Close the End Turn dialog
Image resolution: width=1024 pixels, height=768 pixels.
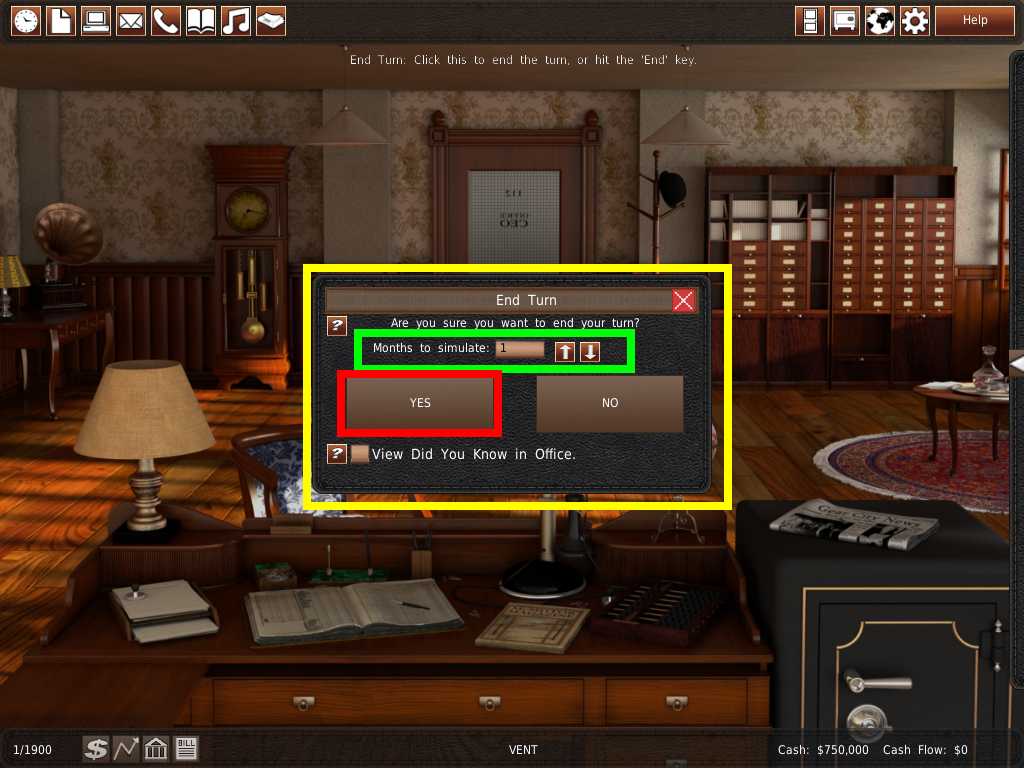coord(684,300)
